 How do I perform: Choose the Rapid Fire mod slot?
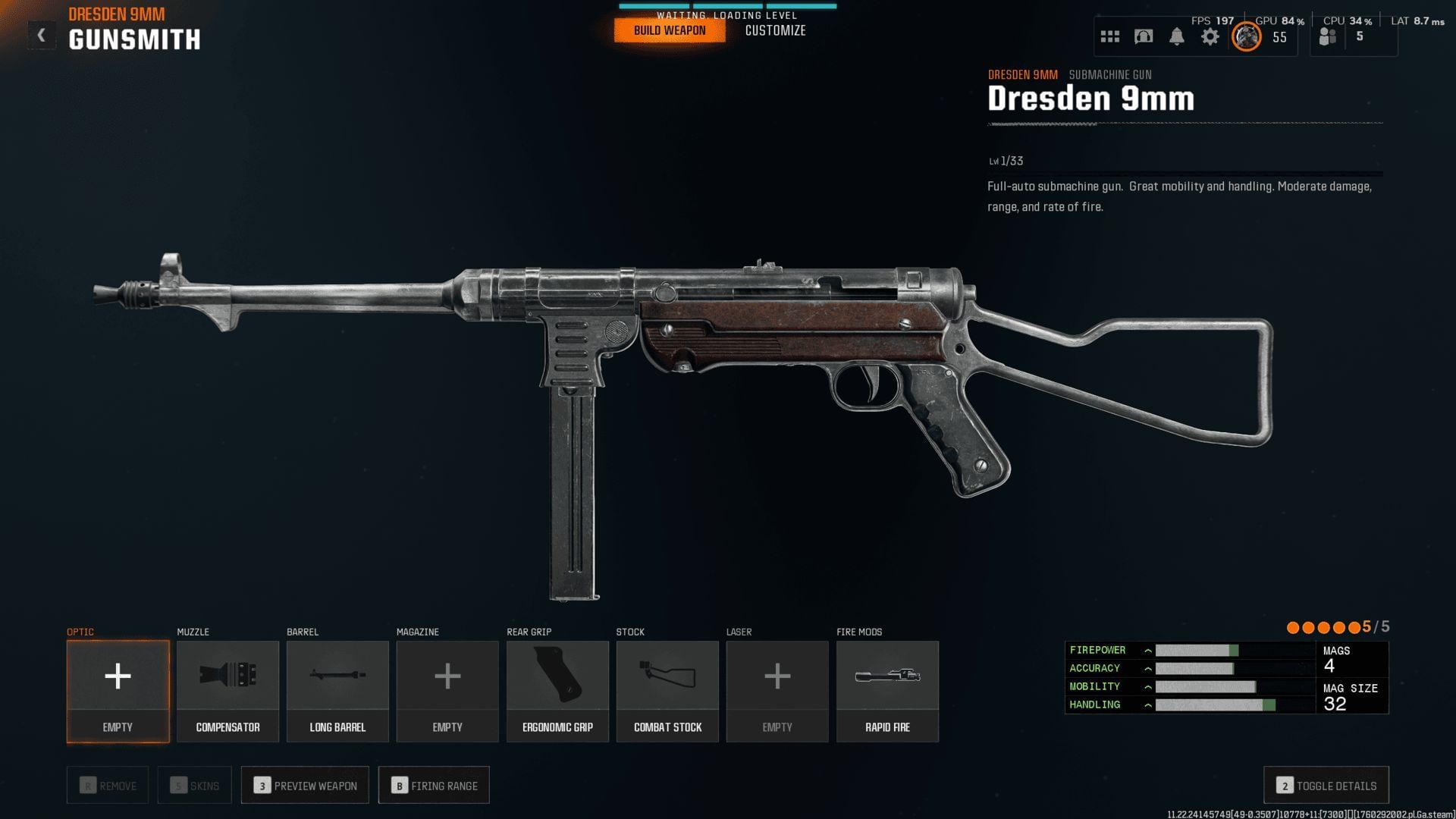887,691
